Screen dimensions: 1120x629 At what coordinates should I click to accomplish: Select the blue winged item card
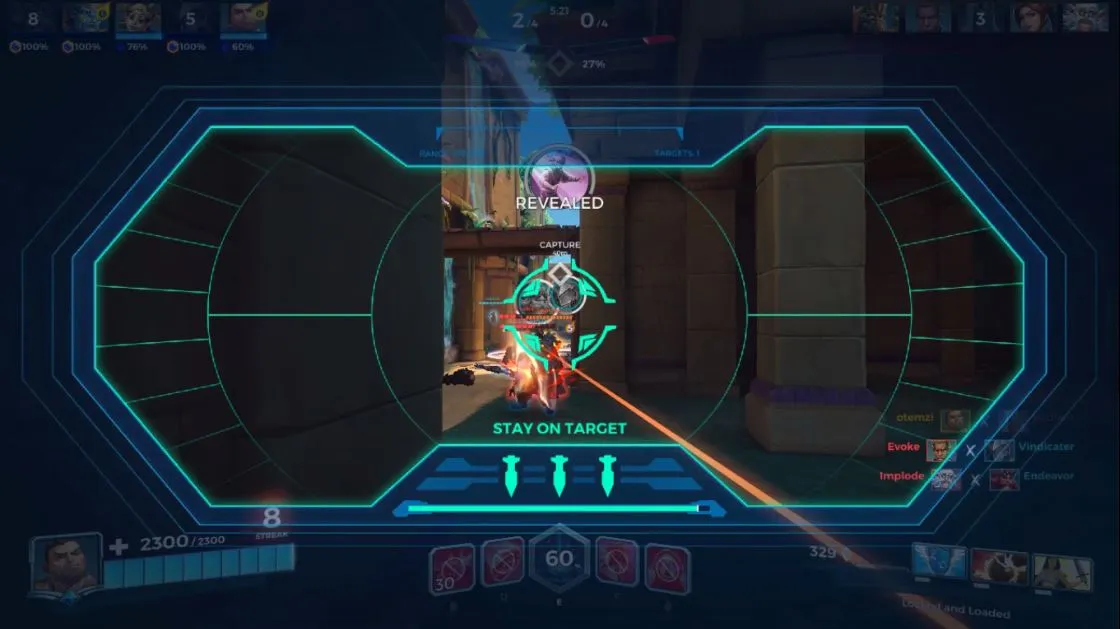940,564
